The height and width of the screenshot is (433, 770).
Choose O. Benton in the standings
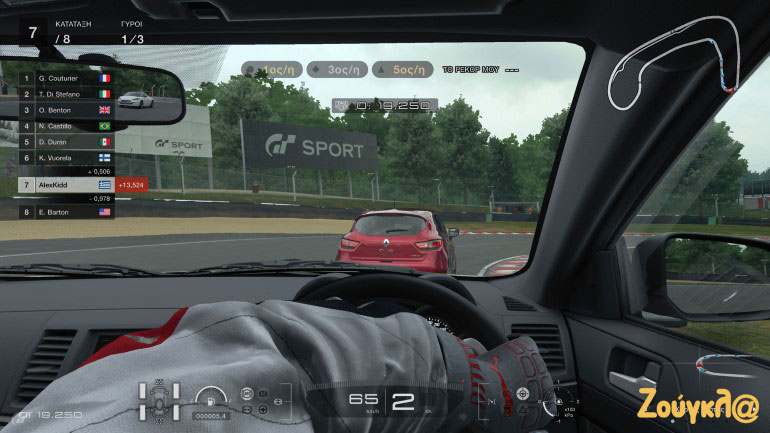click(60, 110)
